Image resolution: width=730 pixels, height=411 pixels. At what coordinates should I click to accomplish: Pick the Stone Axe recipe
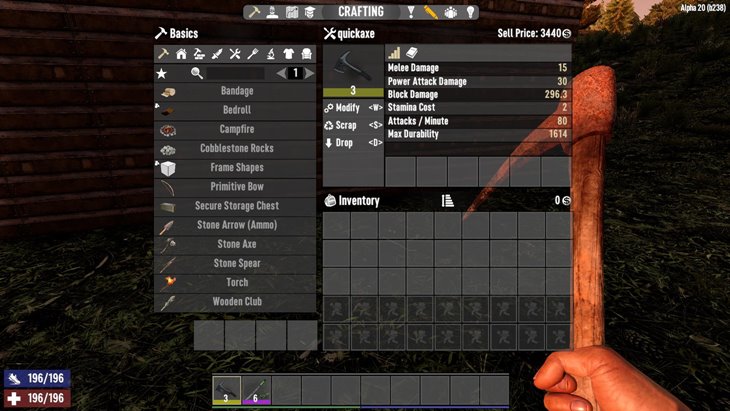(236, 244)
